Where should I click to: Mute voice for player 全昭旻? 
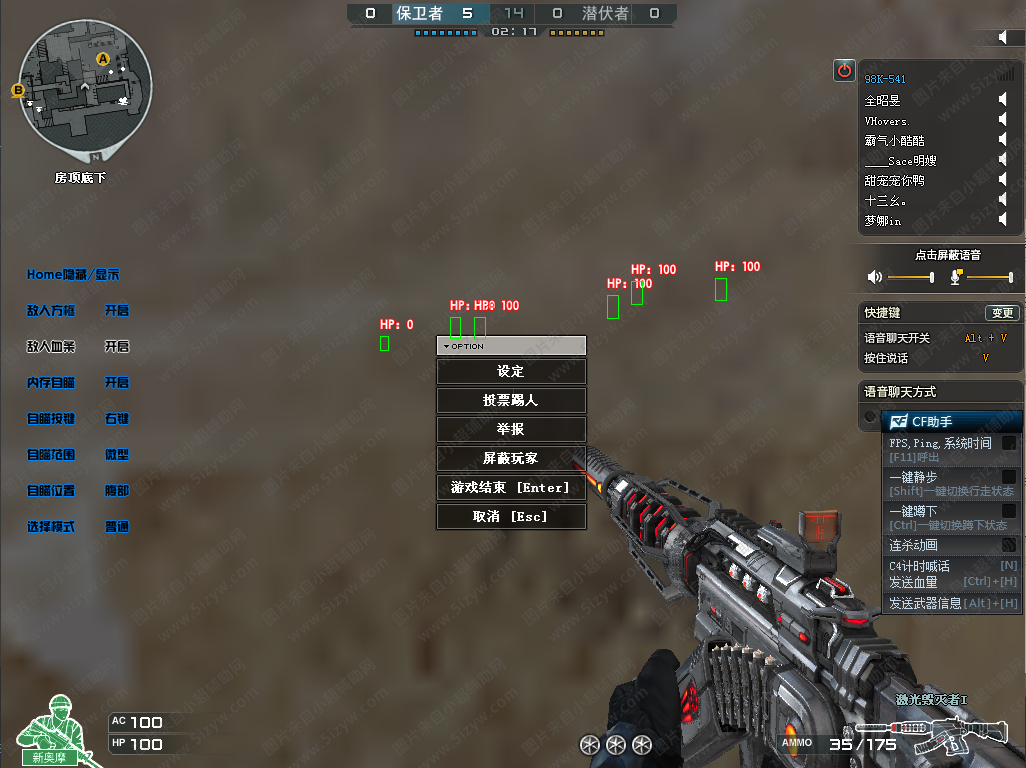coord(1004,101)
